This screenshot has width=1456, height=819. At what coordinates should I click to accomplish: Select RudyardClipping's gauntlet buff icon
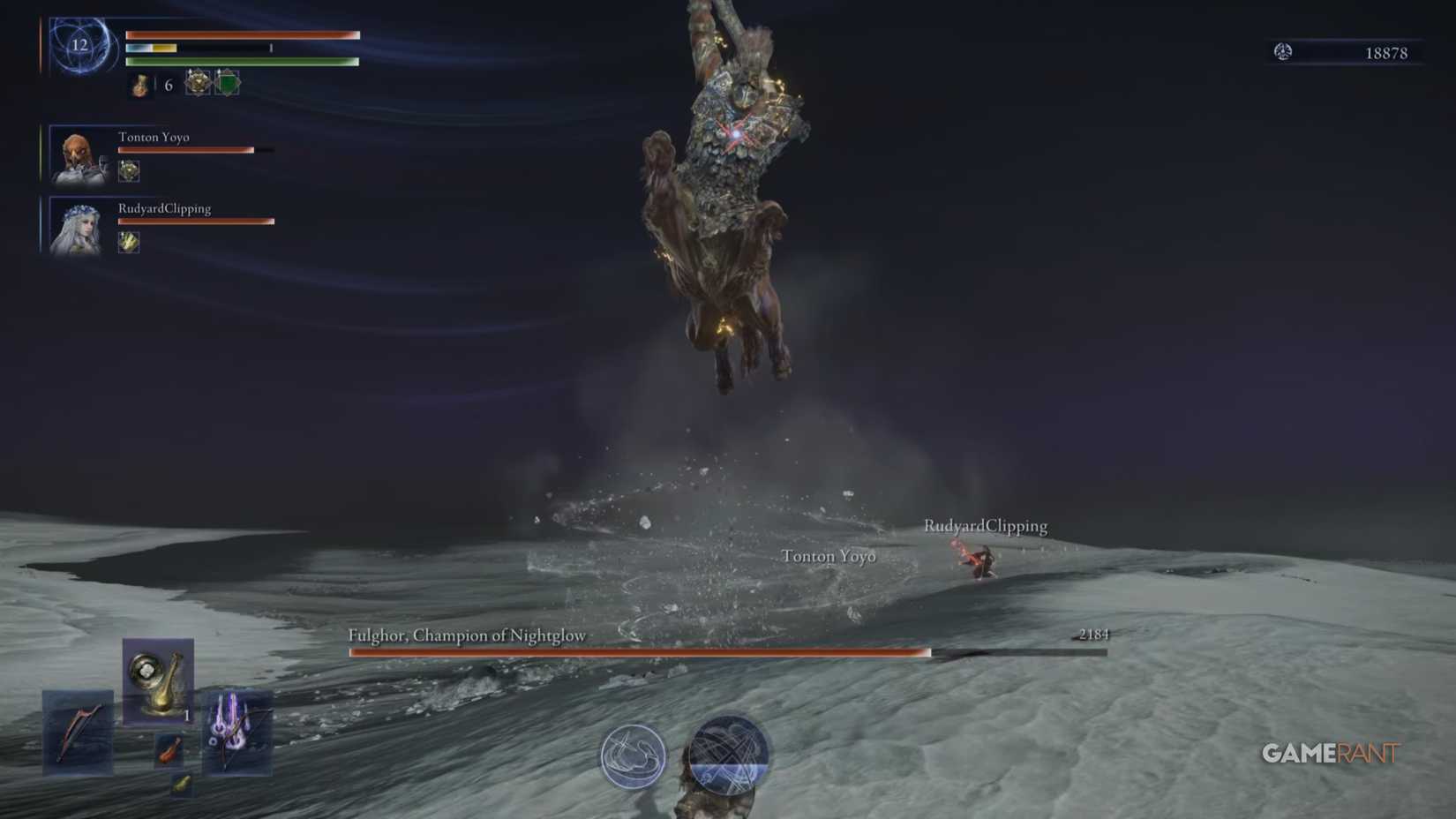coord(127,243)
